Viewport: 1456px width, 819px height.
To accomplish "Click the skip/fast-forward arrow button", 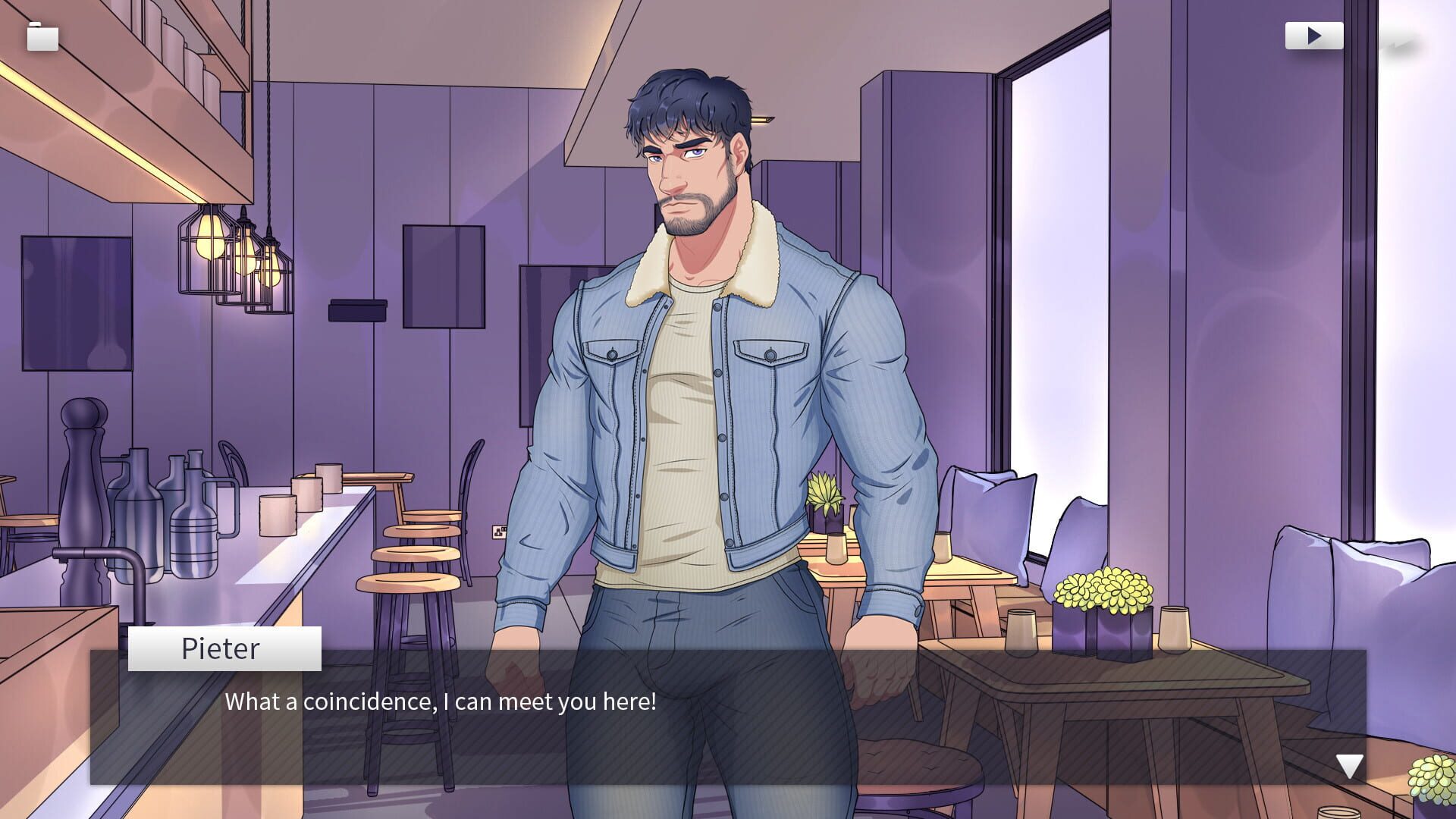I will tap(1316, 34).
